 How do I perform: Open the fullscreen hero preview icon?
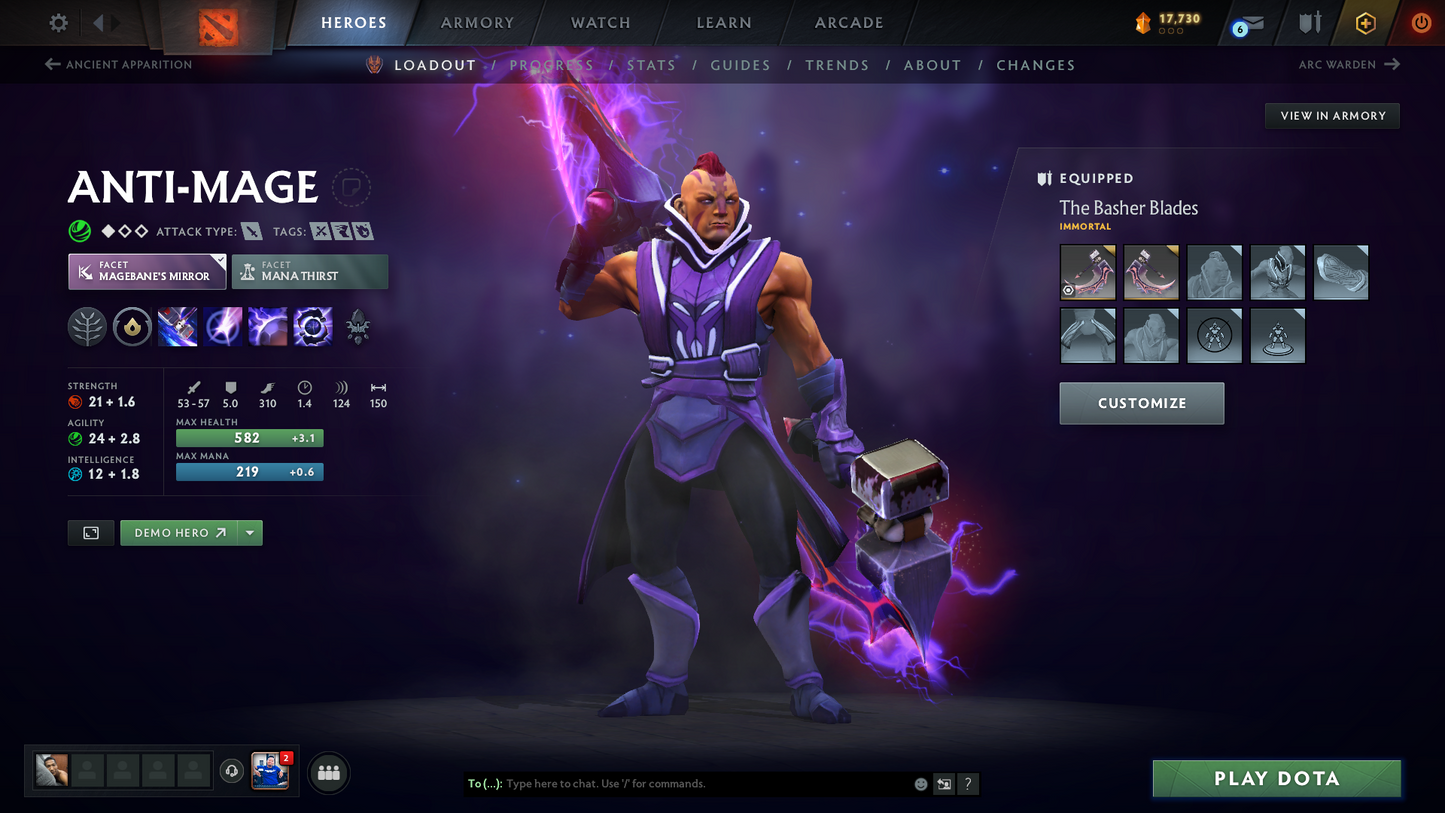tap(90, 532)
